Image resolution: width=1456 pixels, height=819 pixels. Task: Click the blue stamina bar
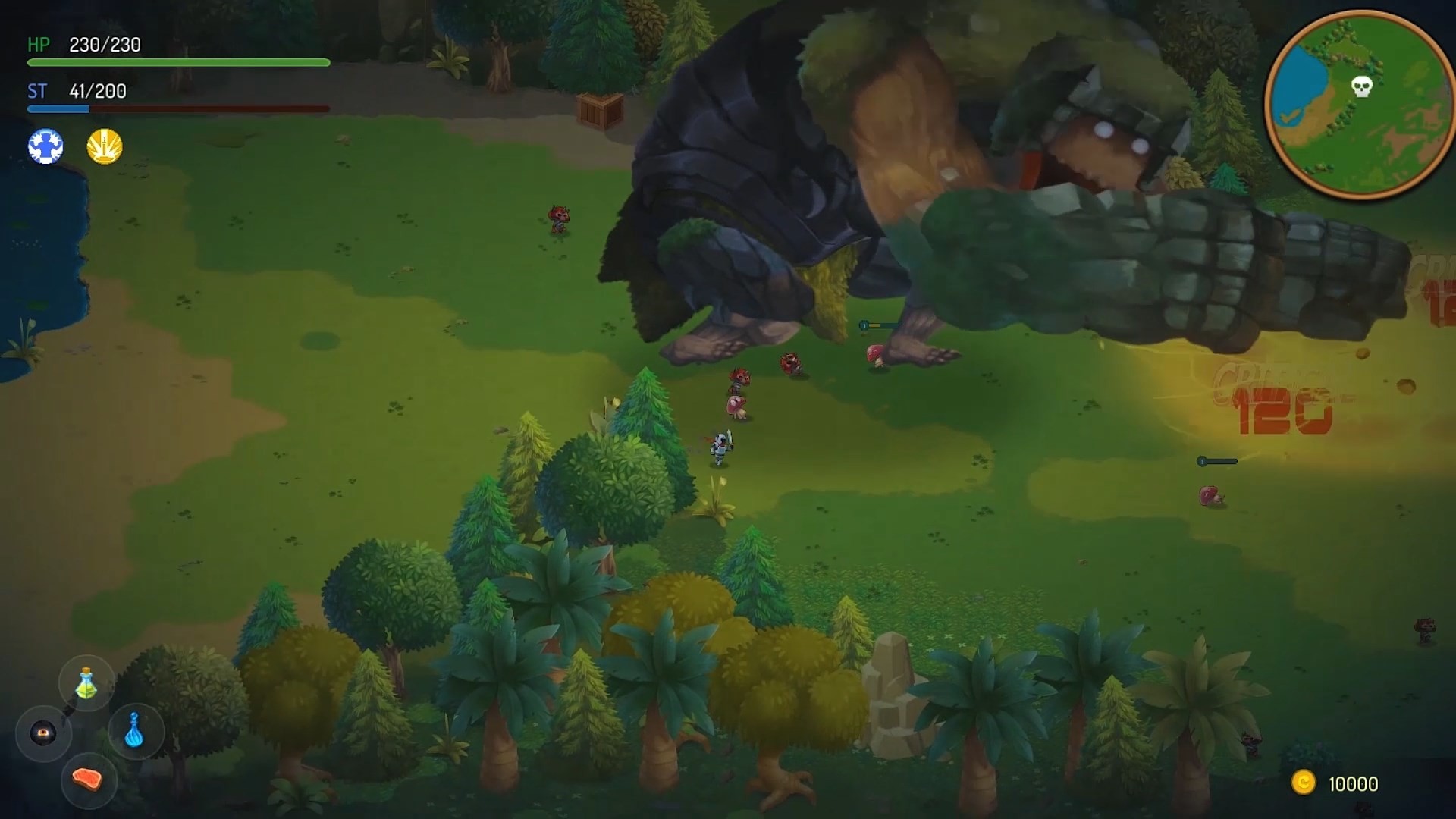59,108
